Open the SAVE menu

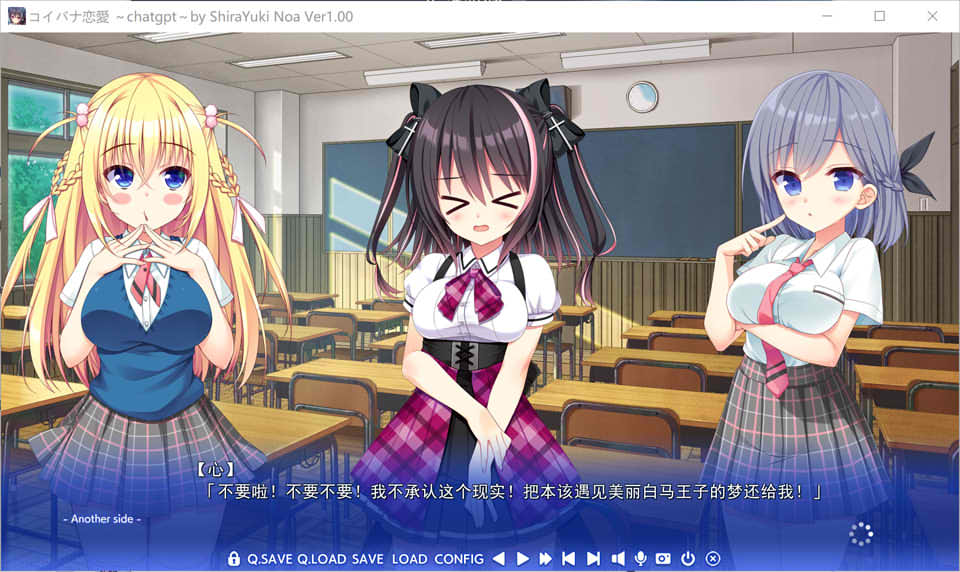pyautogui.click(x=367, y=559)
